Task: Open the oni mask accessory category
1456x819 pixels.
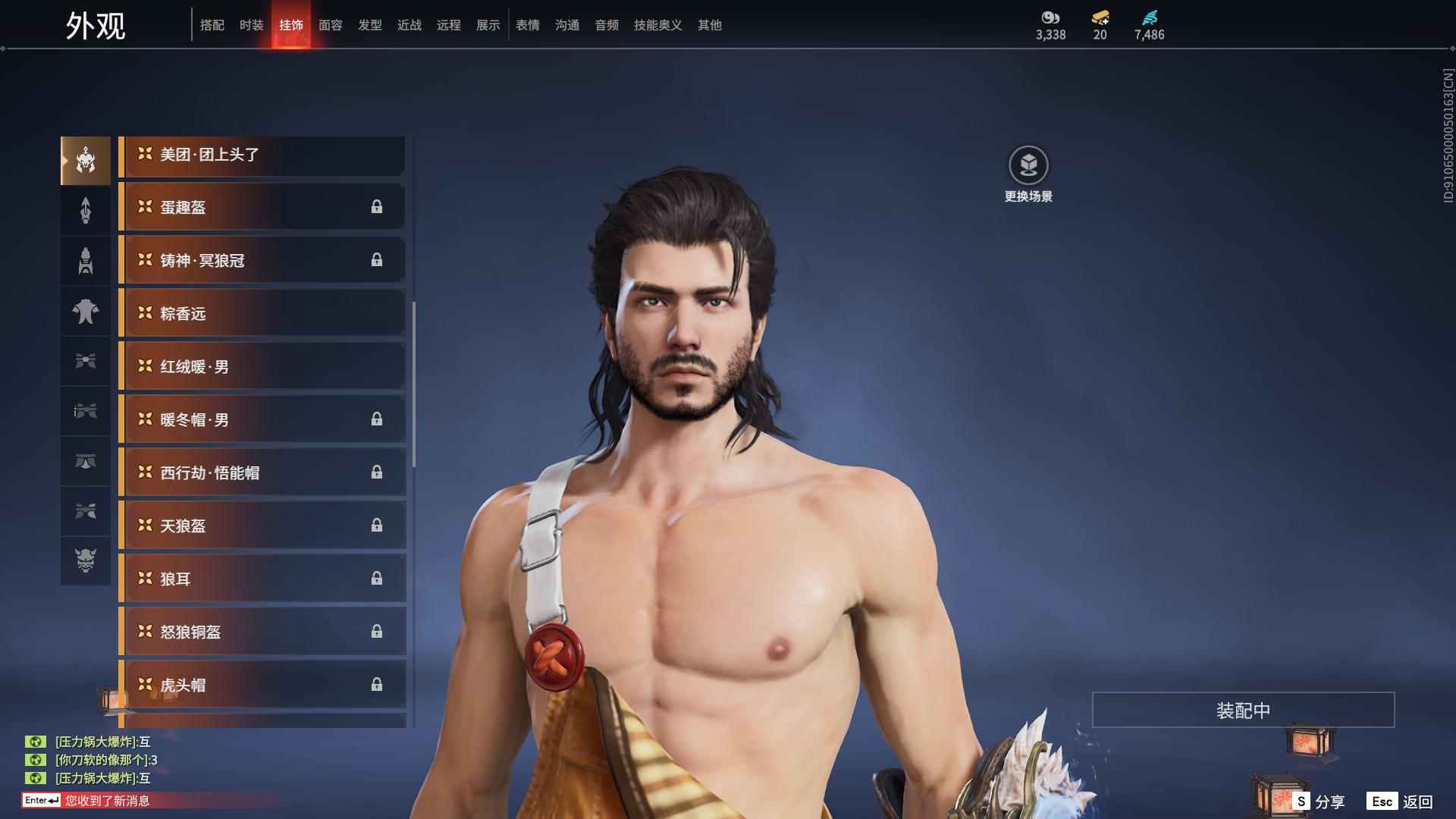Action: [86, 560]
